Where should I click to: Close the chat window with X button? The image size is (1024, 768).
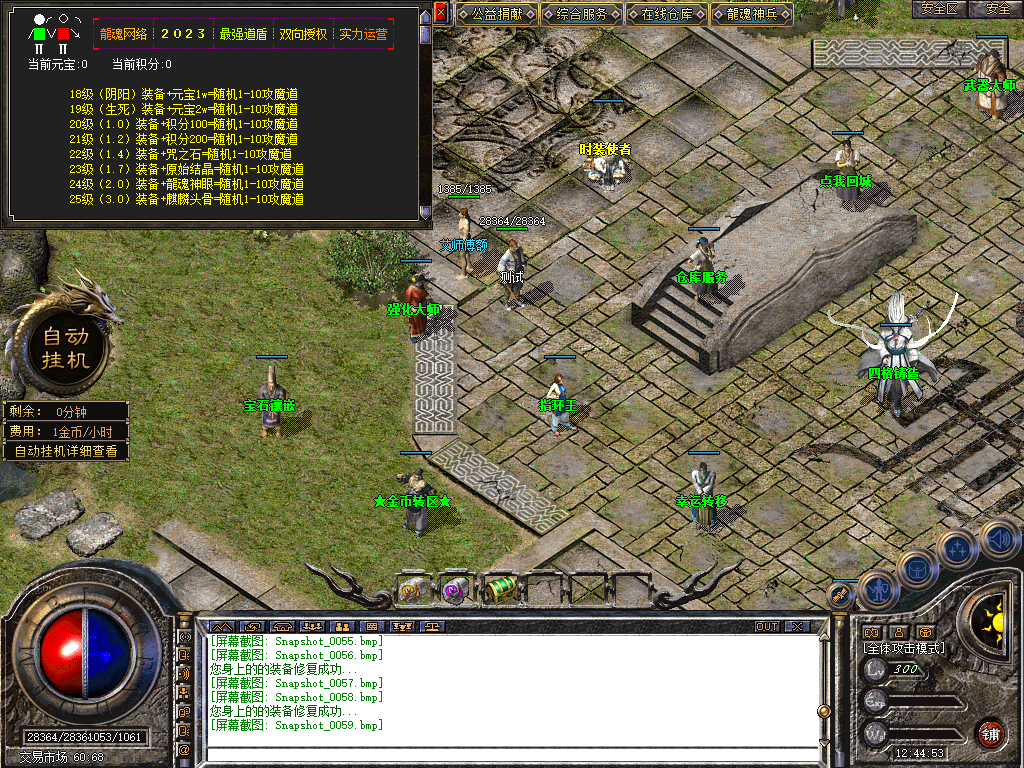(797, 627)
